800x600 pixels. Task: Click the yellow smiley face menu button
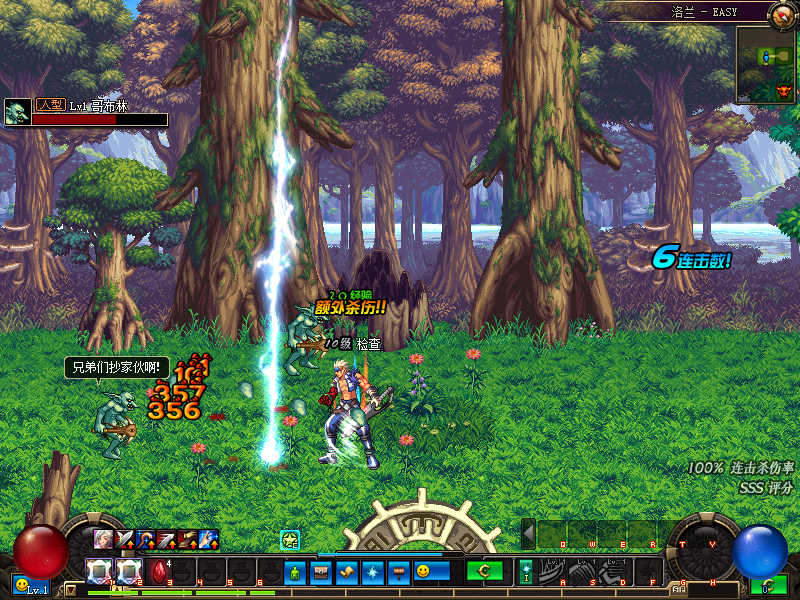[x=424, y=572]
